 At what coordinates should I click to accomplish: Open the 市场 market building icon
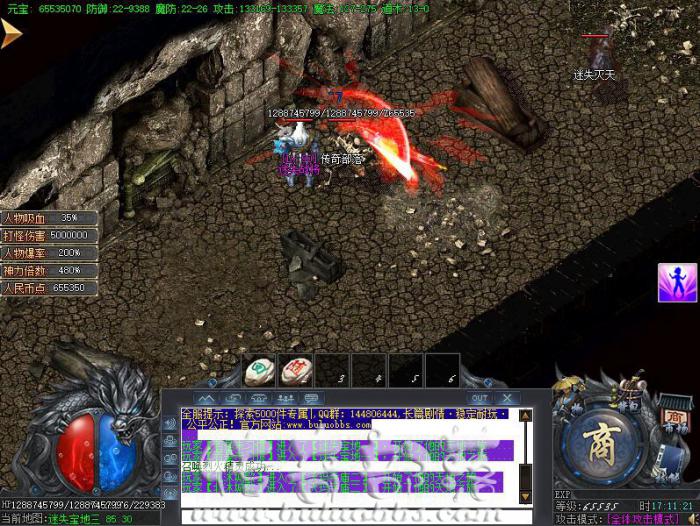[x=675, y=416]
